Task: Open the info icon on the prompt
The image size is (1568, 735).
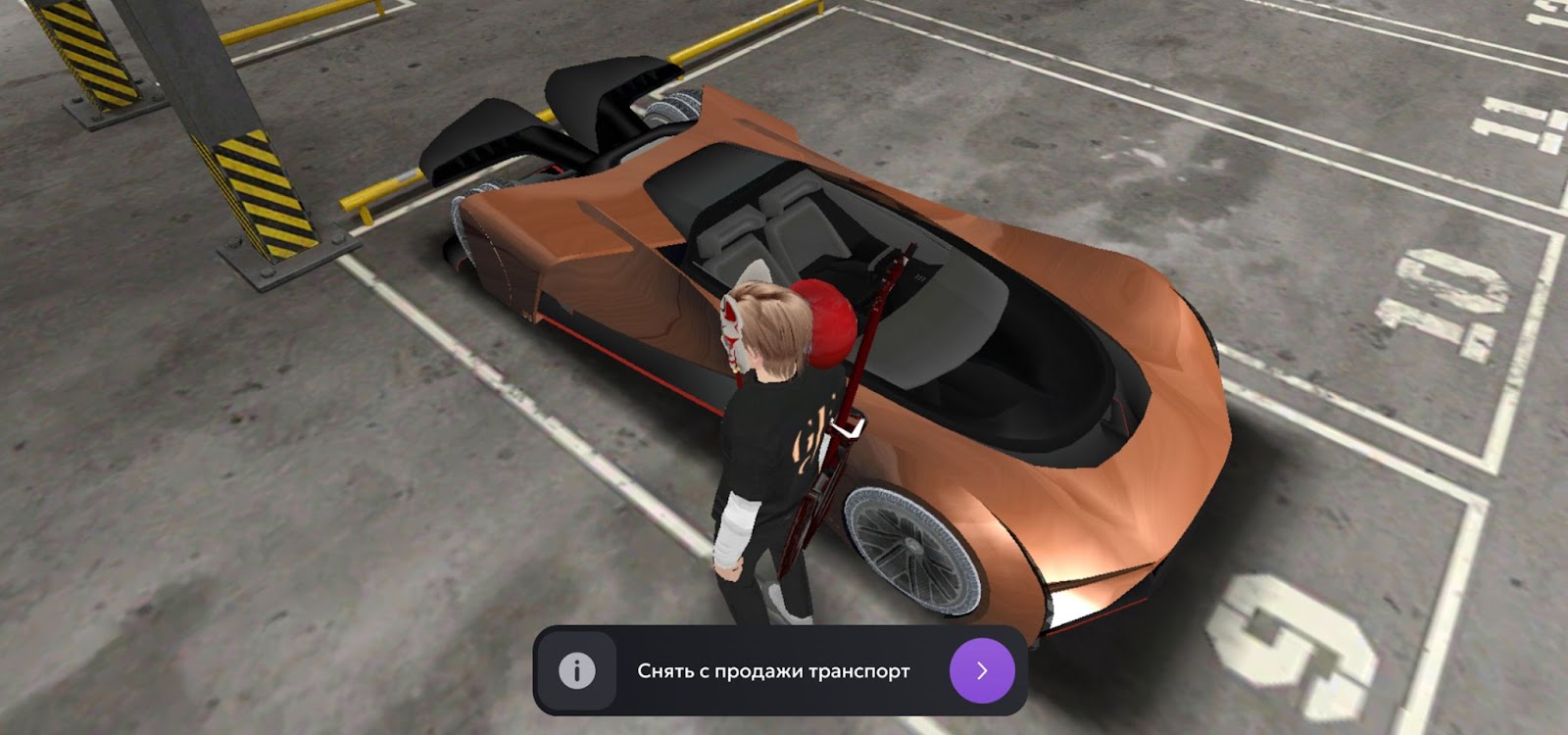Action: click(576, 671)
